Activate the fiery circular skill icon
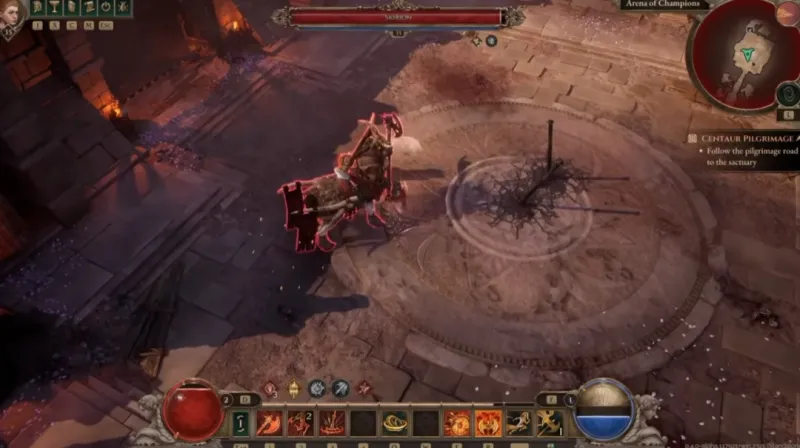Viewport: 800px width, 448px height. (x=457, y=423)
